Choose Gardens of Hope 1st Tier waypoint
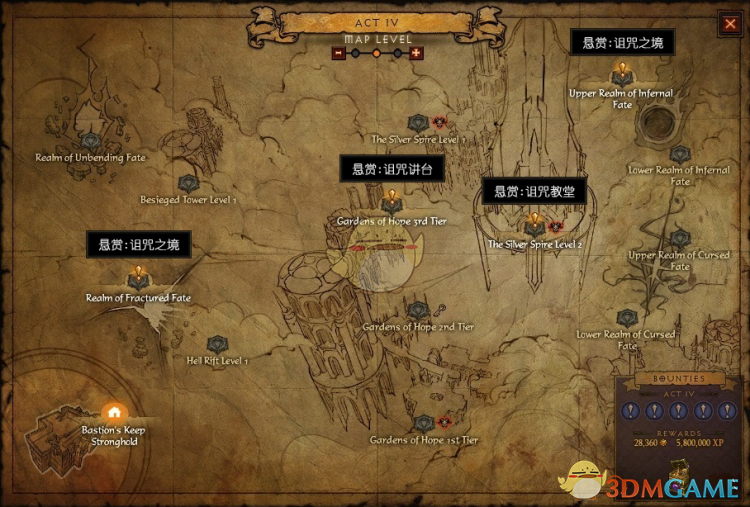The width and height of the screenshot is (750, 507). (424, 423)
